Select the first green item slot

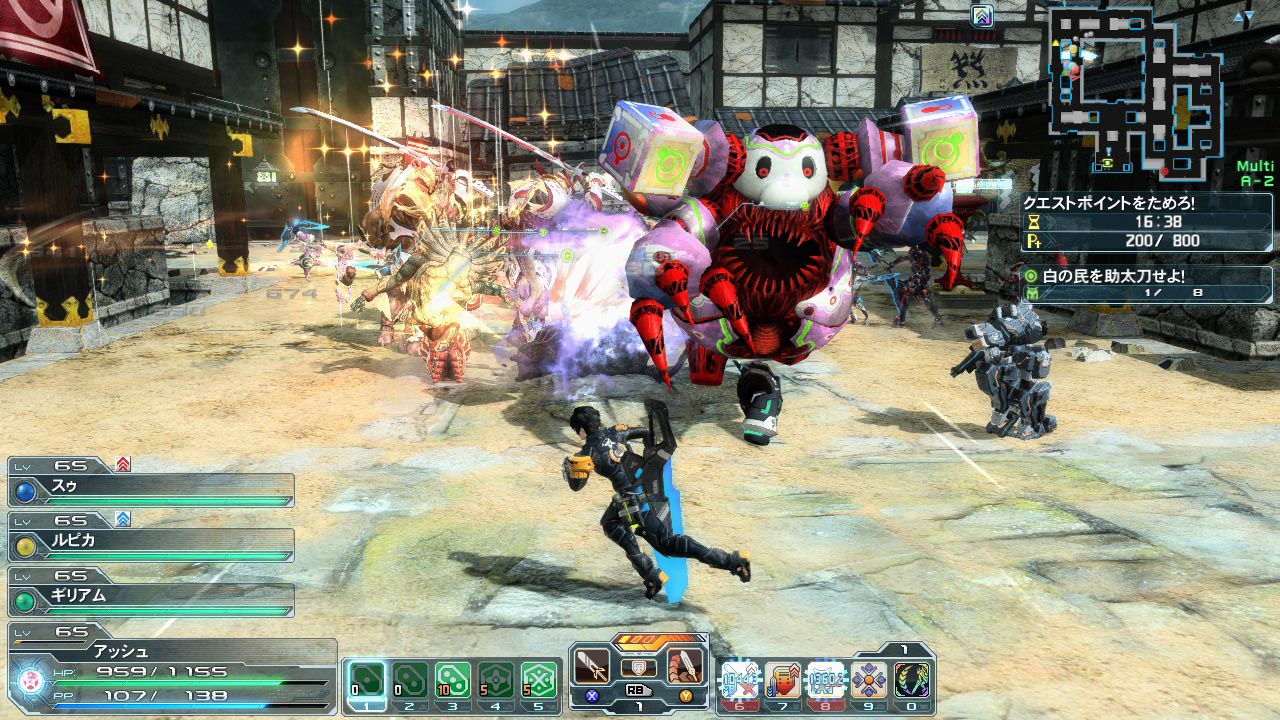pos(366,680)
